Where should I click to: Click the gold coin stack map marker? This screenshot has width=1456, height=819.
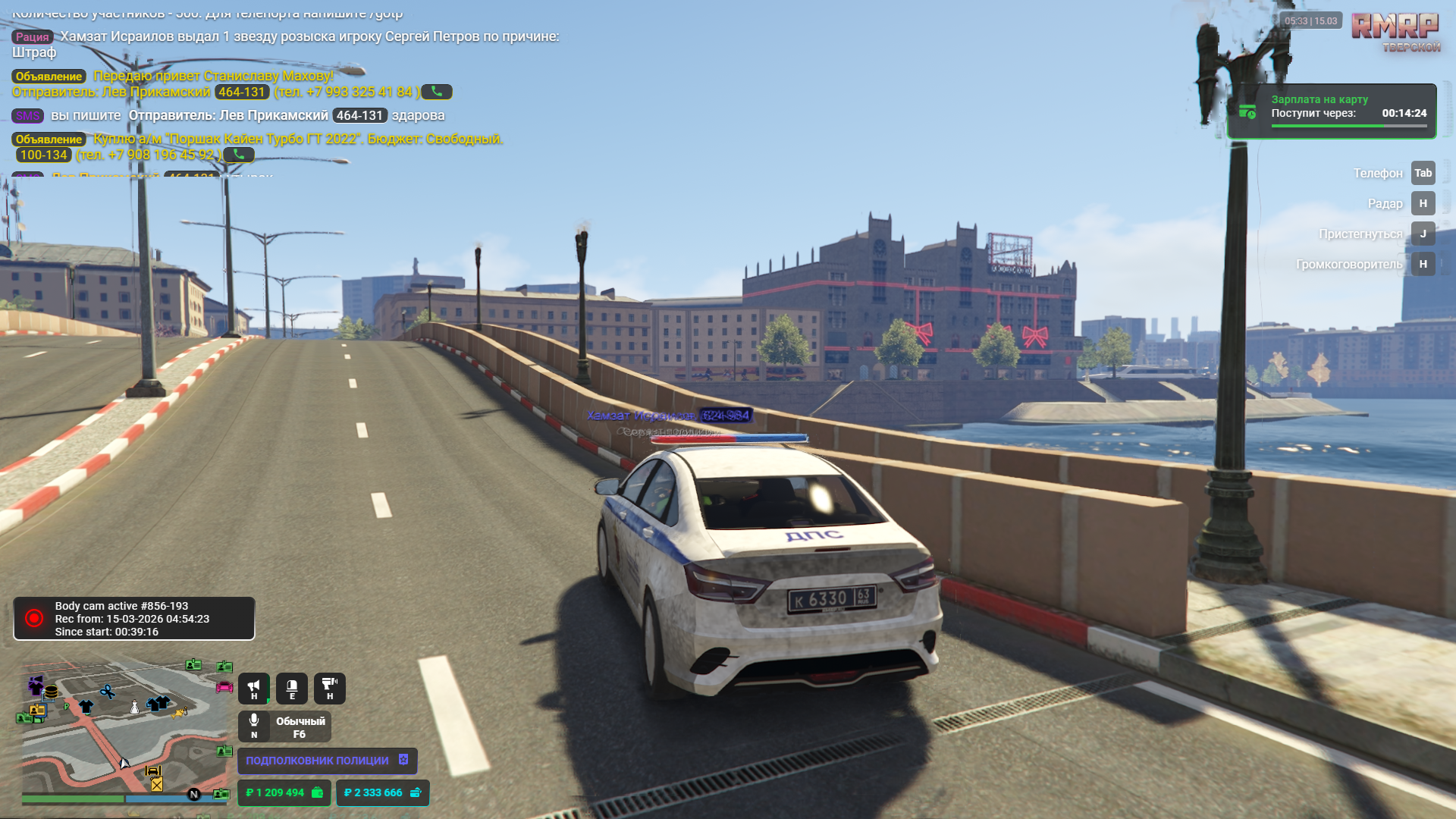tap(52, 692)
